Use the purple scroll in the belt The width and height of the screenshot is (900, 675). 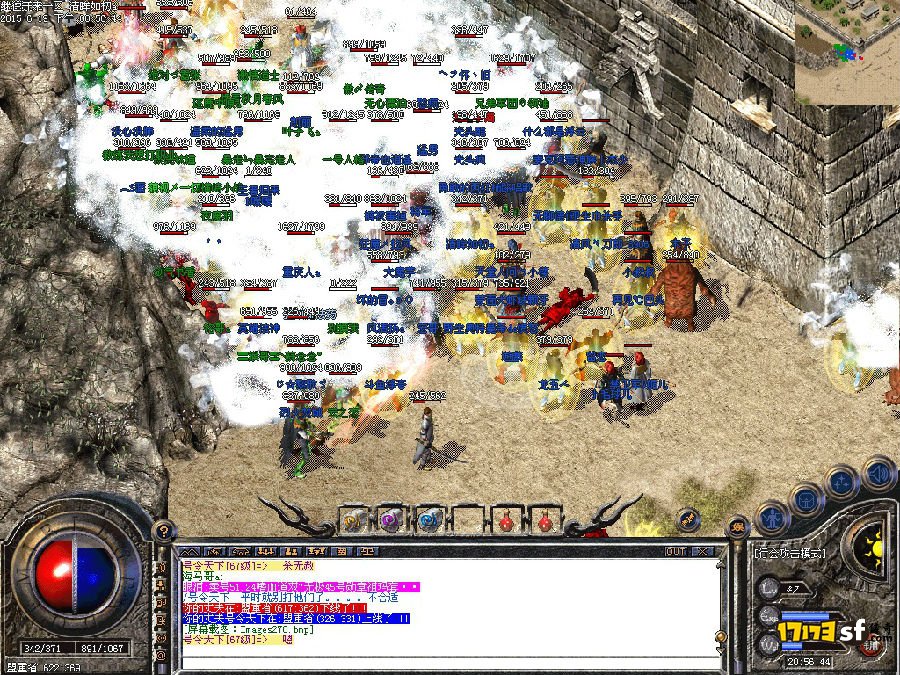[x=391, y=520]
